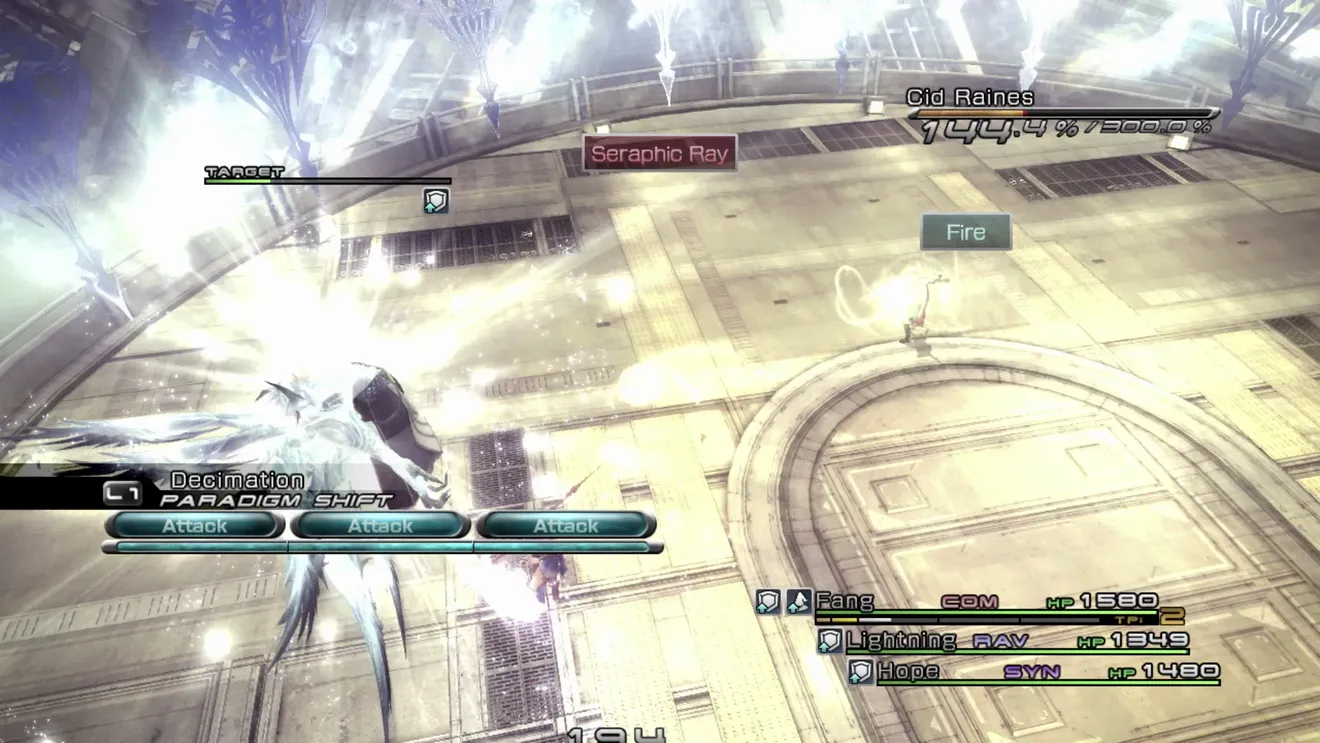
Task: Click the target's shield status icon
Action: click(436, 201)
